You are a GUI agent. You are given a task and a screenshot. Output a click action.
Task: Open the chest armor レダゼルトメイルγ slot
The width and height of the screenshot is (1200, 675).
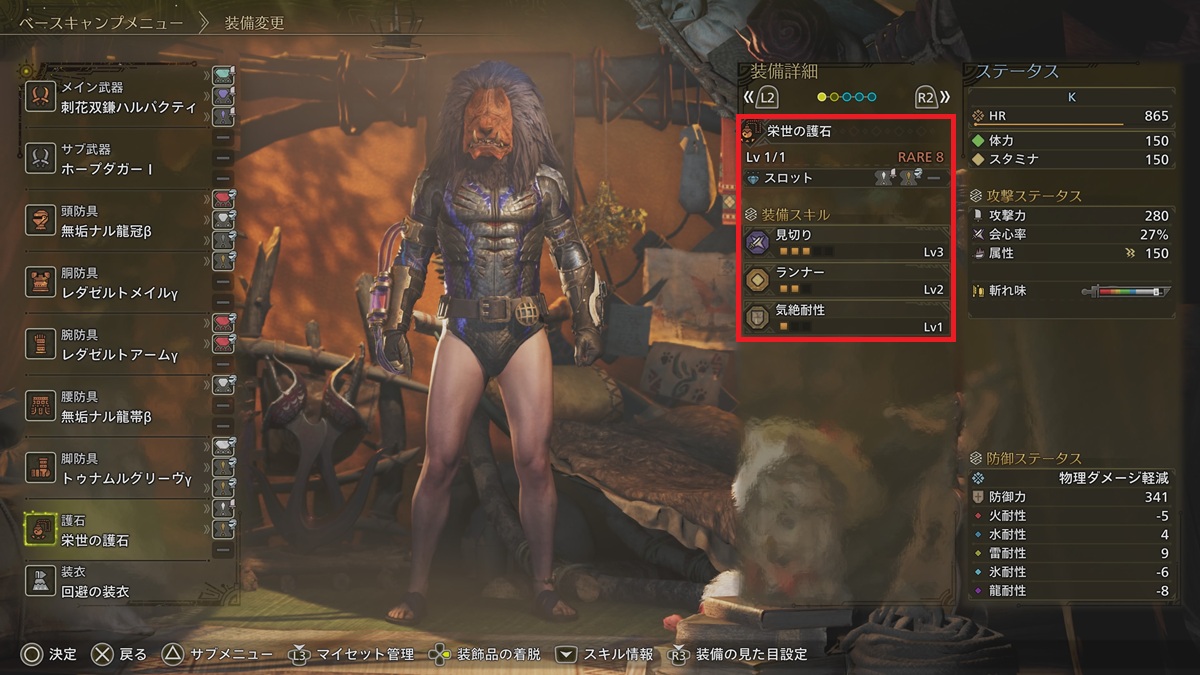pos(120,283)
